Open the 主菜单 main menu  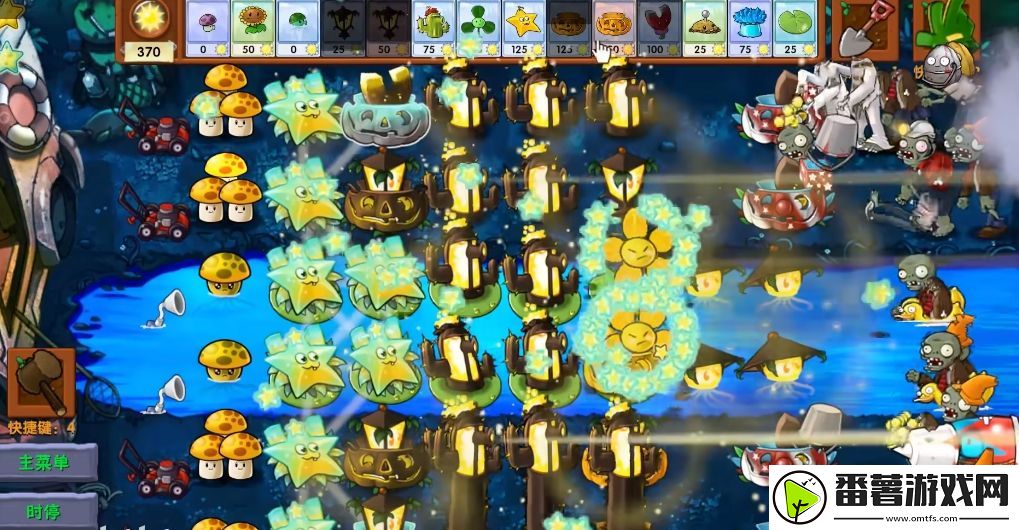click(48, 463)
